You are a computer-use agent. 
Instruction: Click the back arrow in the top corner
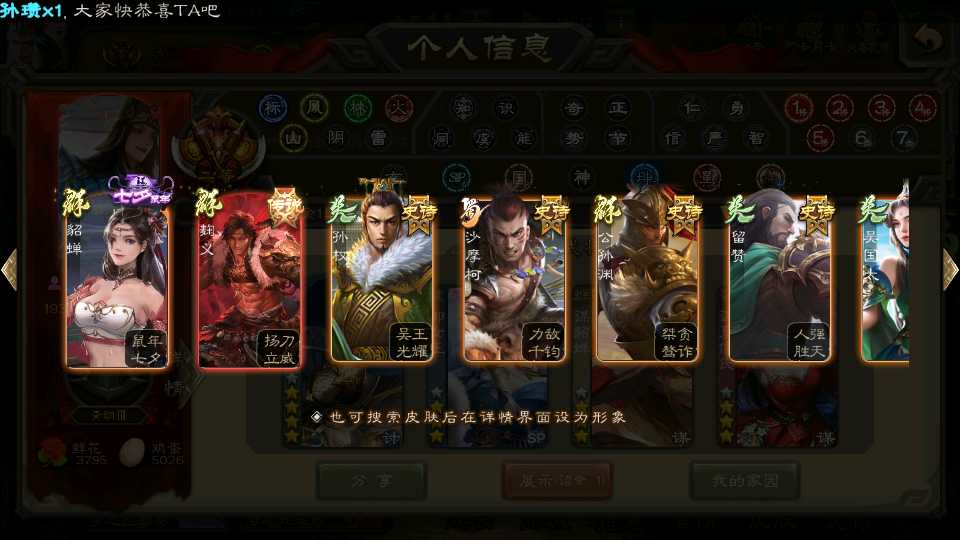pyautogui.click(x=929, y=40)
